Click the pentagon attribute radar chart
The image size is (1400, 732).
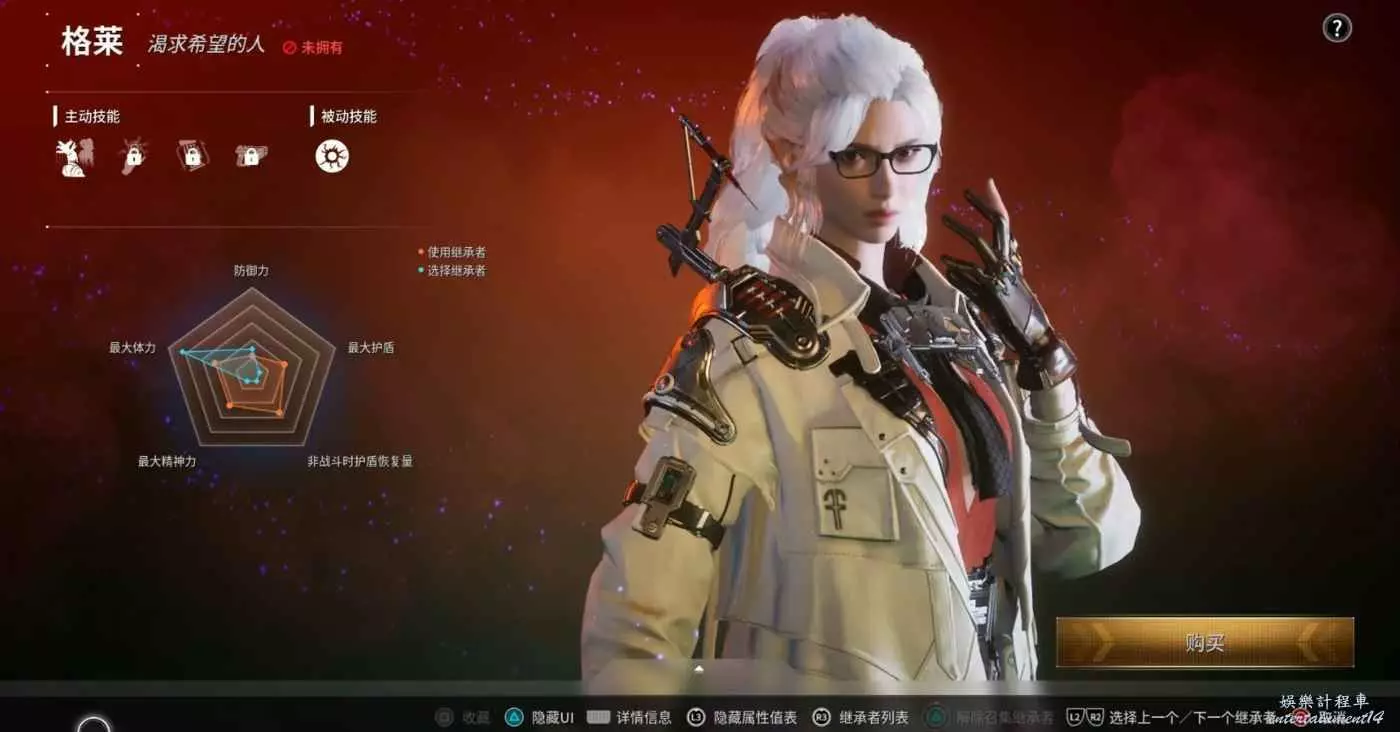[x=252, y=368]
